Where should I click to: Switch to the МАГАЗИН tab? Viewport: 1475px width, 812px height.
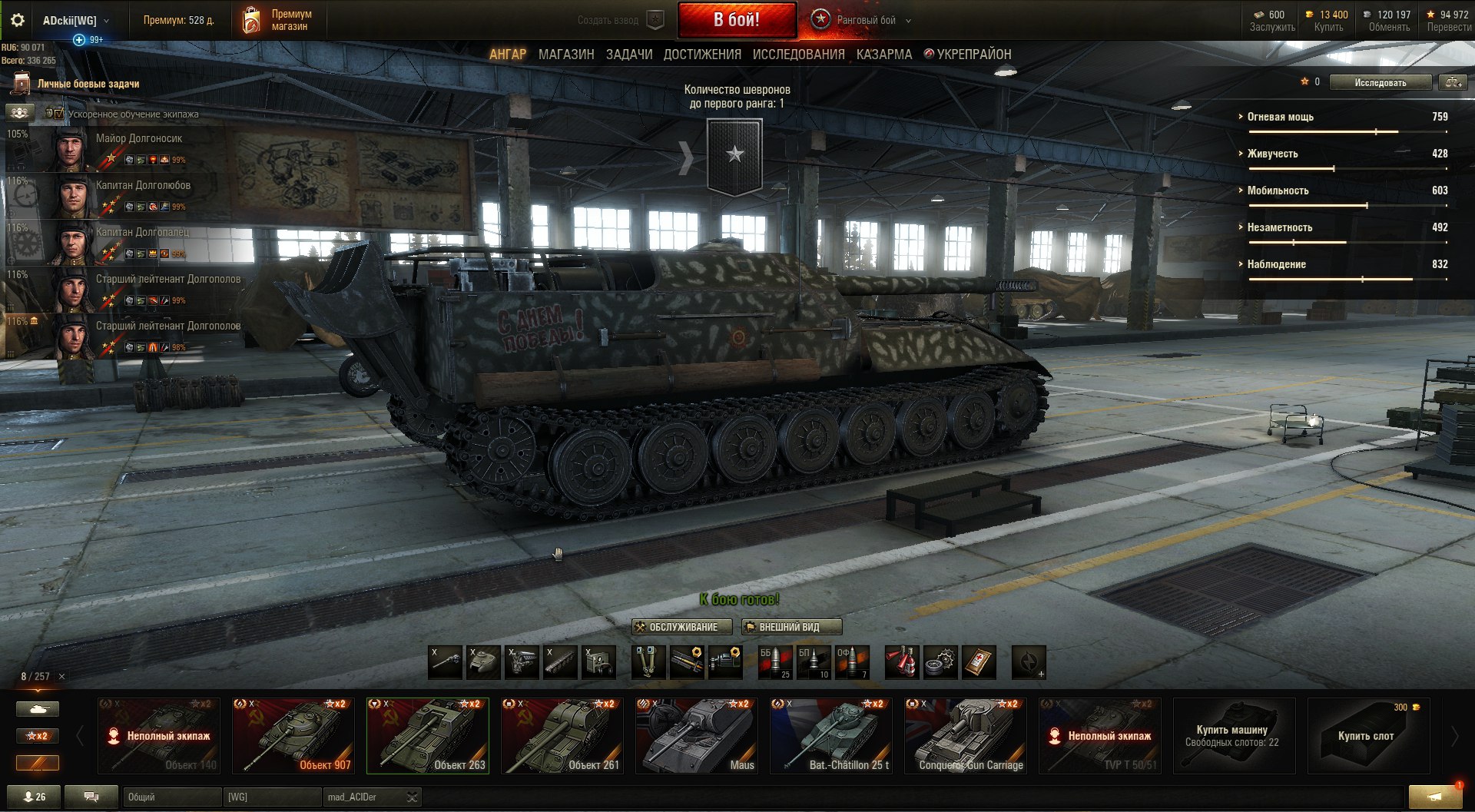[566, 55]
